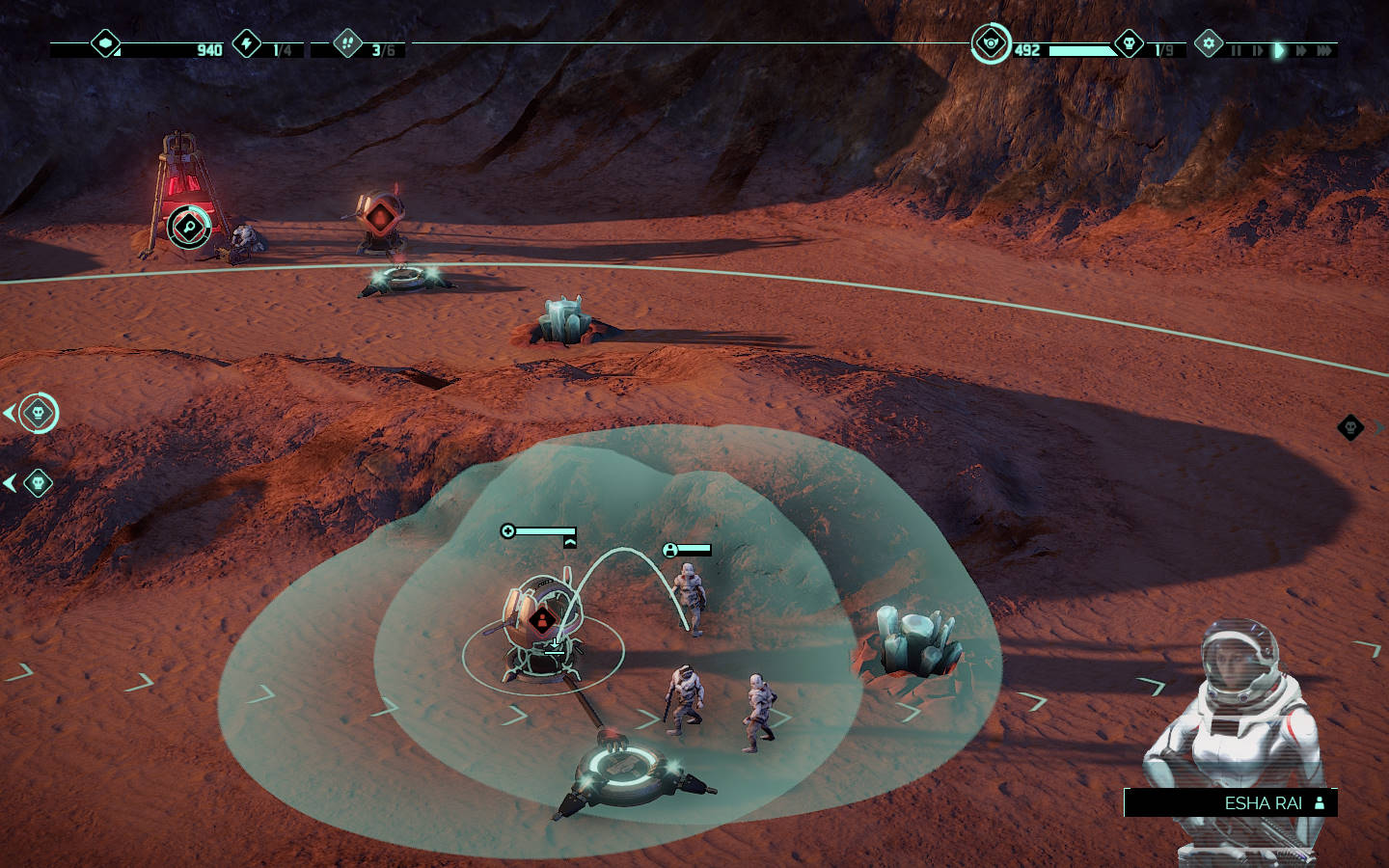Click the skull enemy wave counter icon
The width and height of the screenshot is (1389, 868).
(x=1129, y=44)
